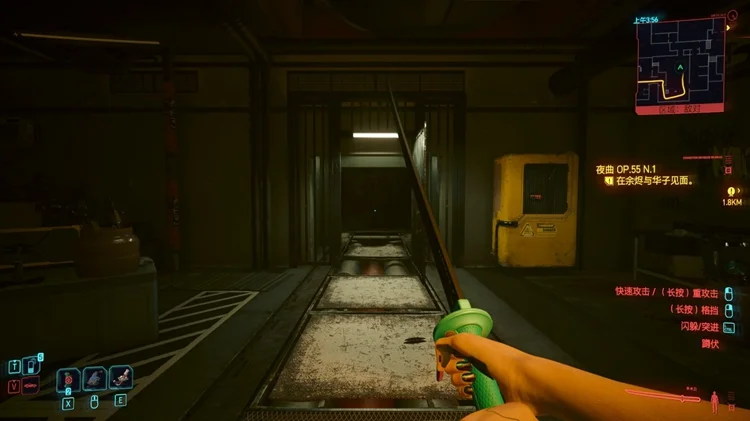The image size is (750, 421).
Task: Click the character stance silhouette icon
Action: 714,401
